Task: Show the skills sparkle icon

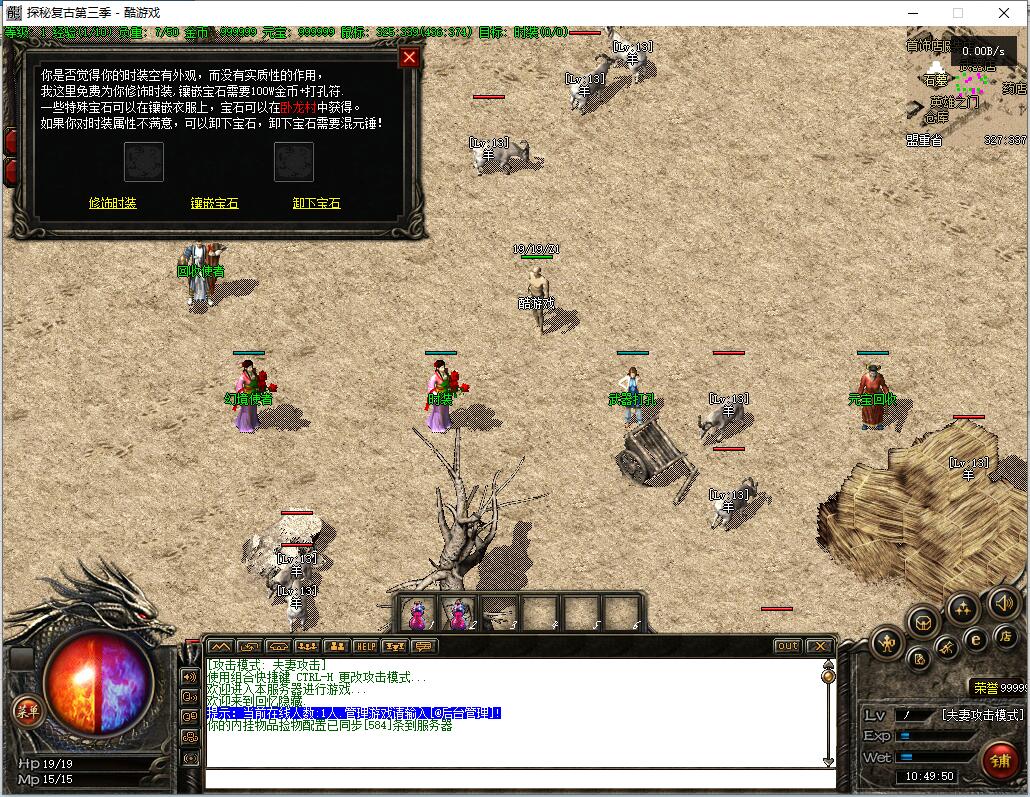Action: pos(963,608)
